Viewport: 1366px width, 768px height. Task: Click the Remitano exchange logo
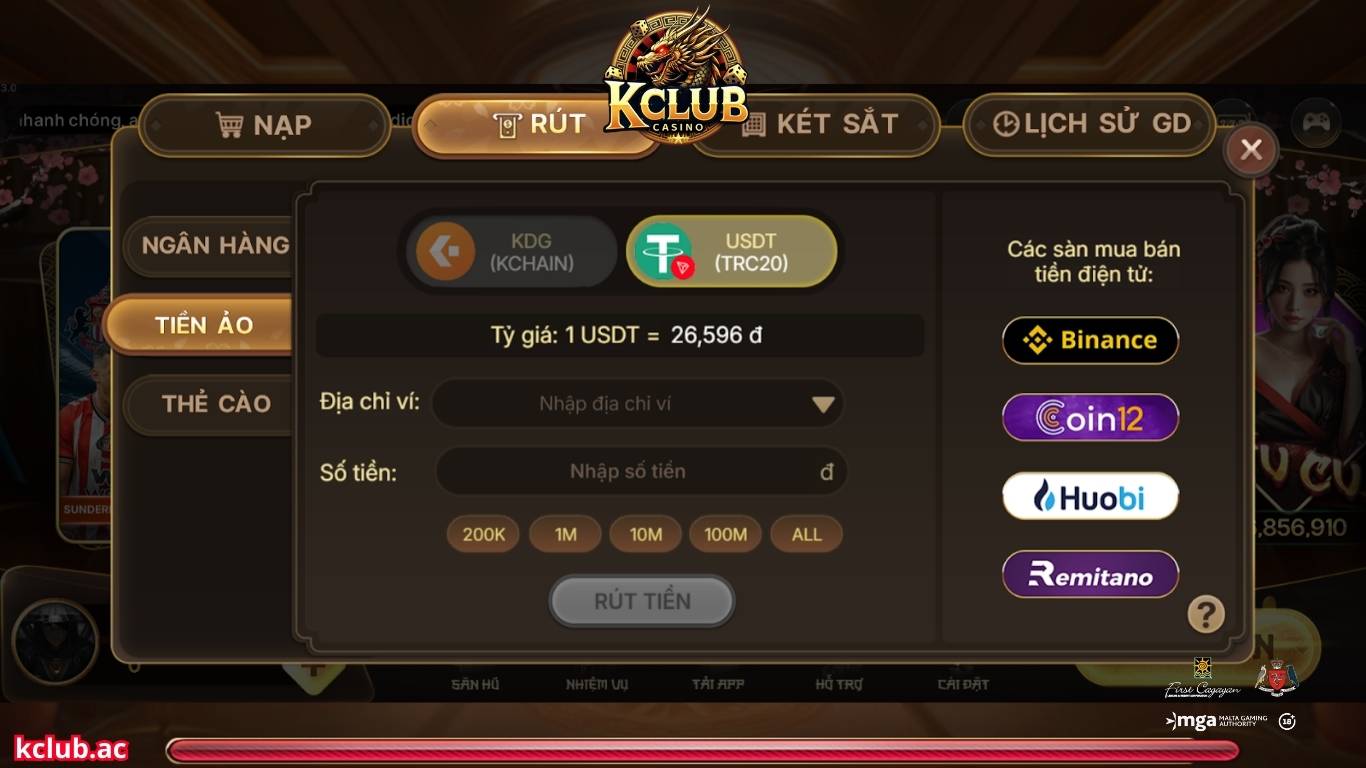[x=1089, y=573]
